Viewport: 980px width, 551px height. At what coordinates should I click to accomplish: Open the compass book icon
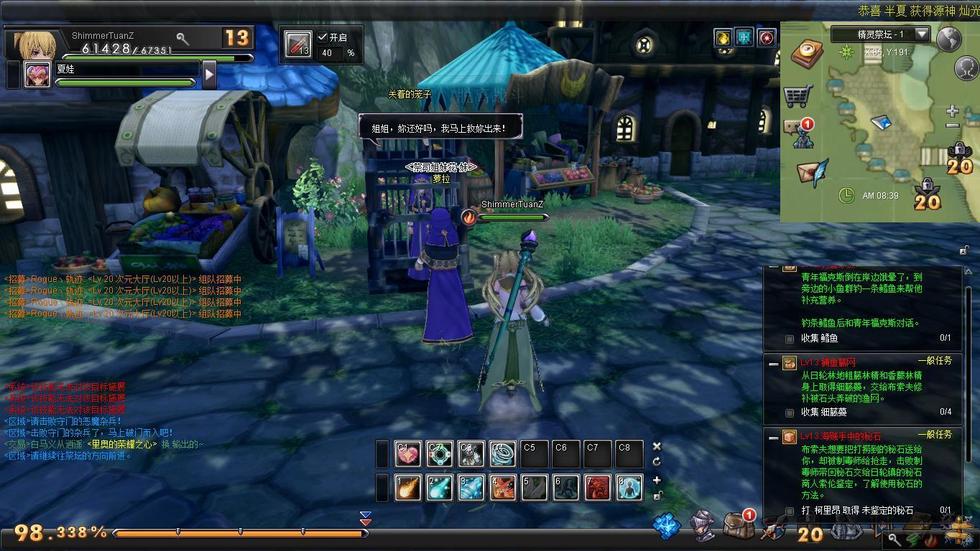pos(807,54)
